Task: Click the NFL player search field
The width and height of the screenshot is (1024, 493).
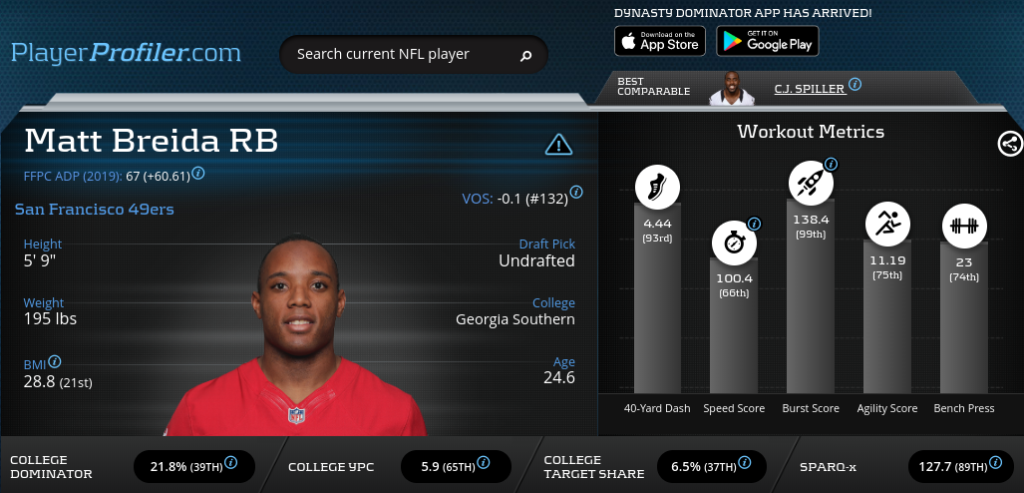Action: tap(400, 54)
